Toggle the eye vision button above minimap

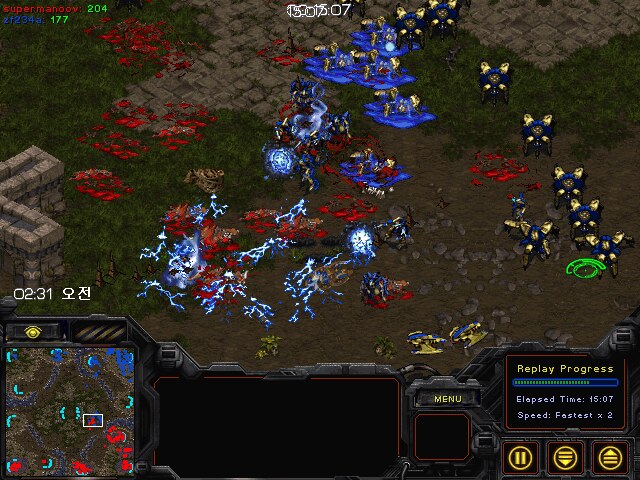[x=33, y=331]
